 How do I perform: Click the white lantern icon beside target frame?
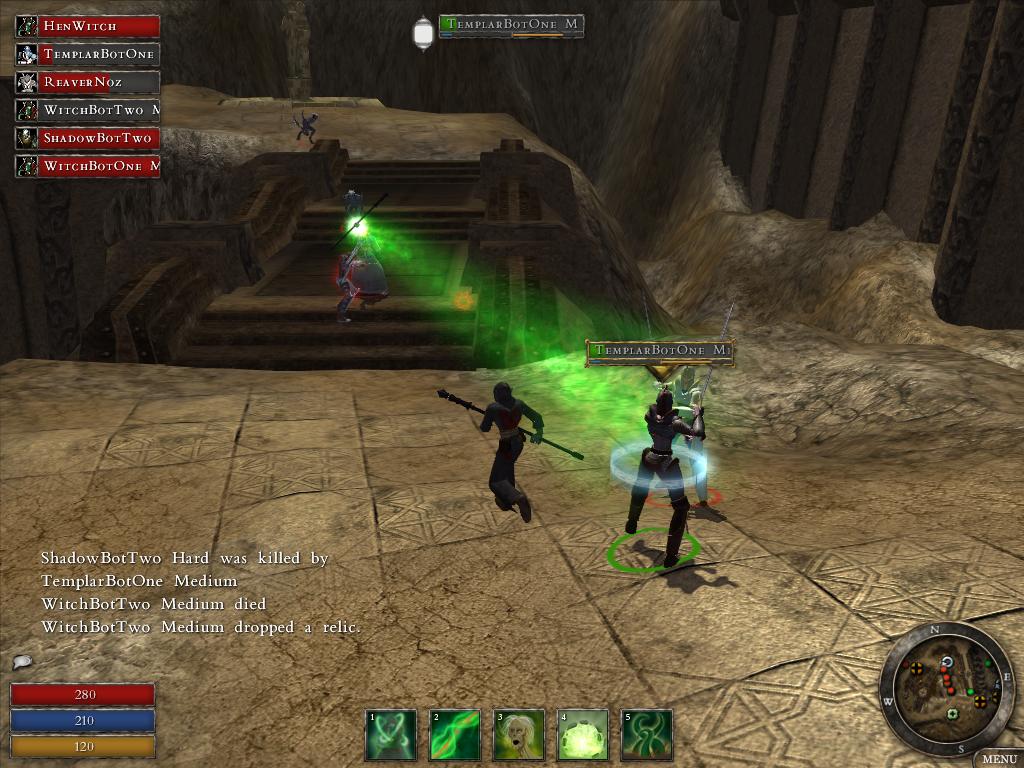click(x=423, y=34)
